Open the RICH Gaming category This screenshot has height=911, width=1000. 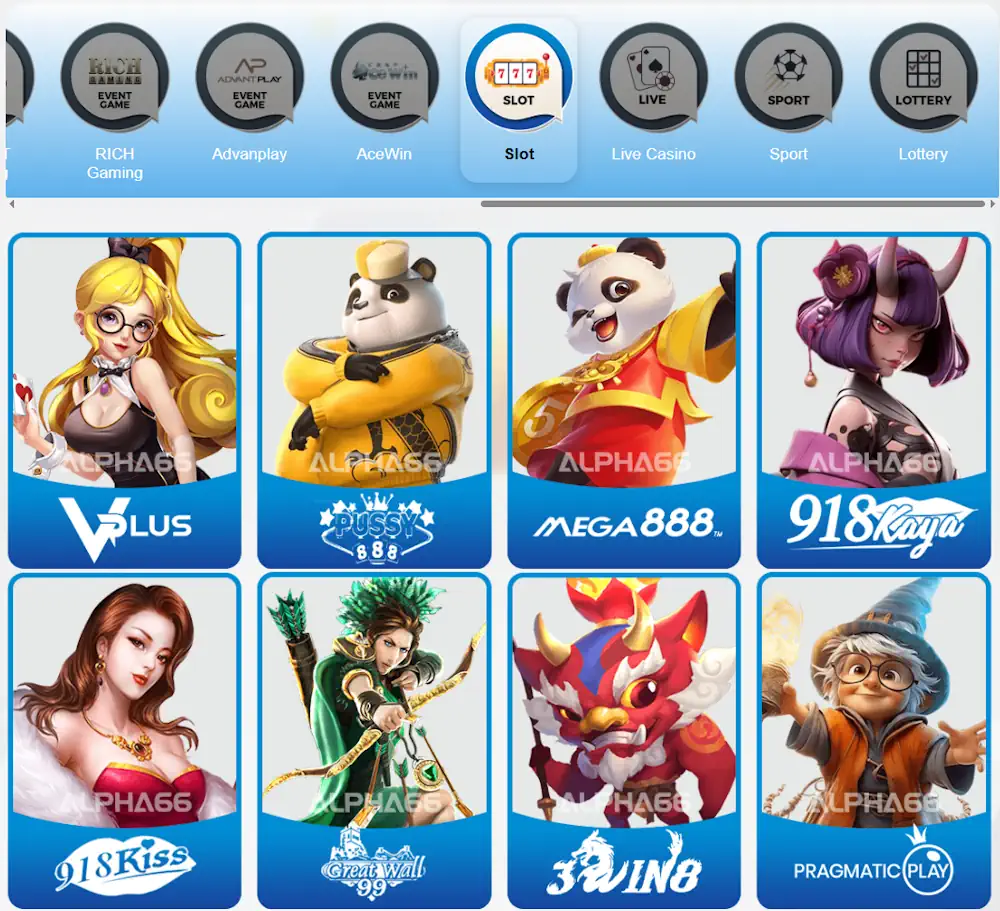coord(115,100)
